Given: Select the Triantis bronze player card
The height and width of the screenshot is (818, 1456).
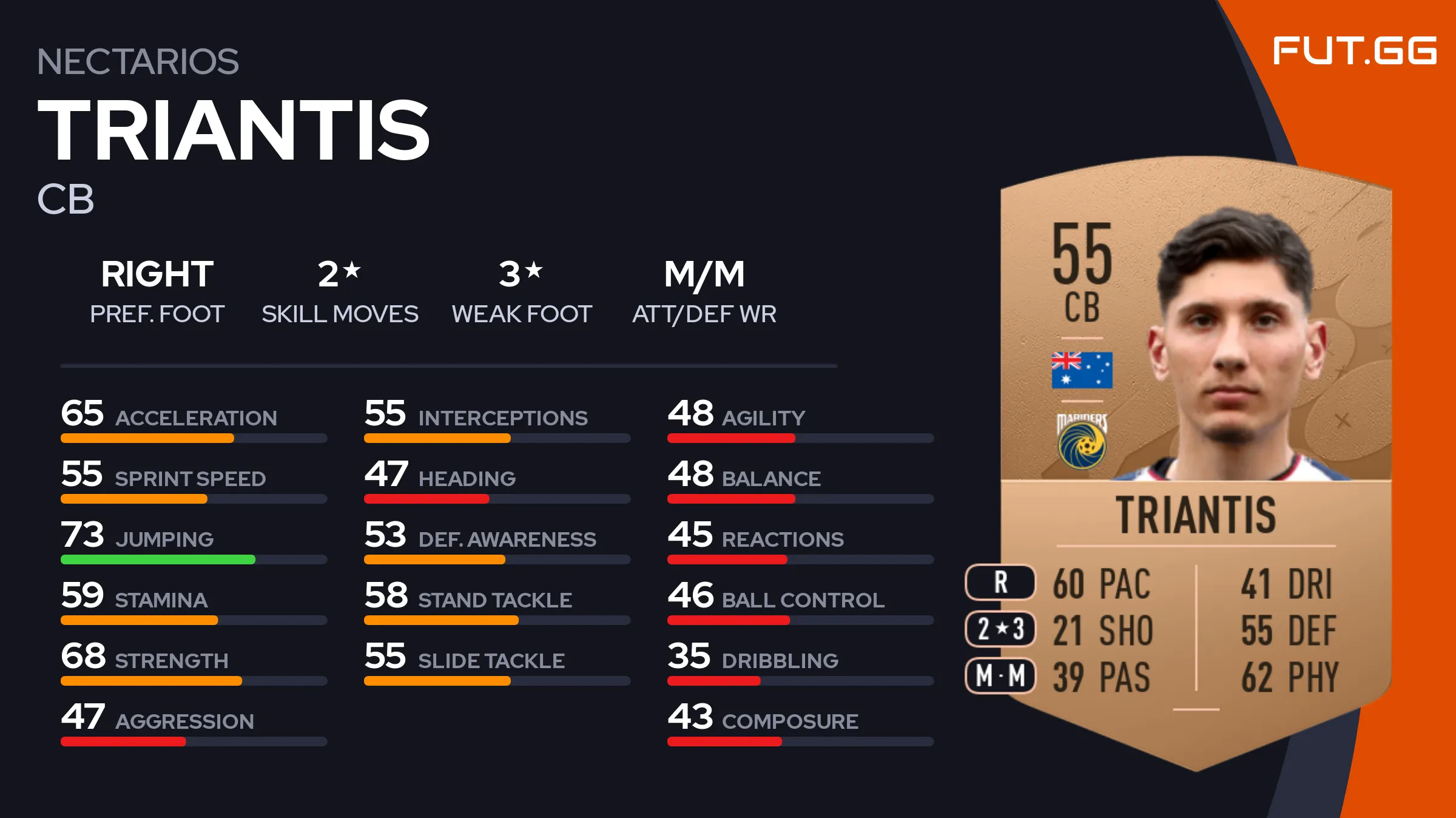Looking at the screenshot, I should (1195, 461).
